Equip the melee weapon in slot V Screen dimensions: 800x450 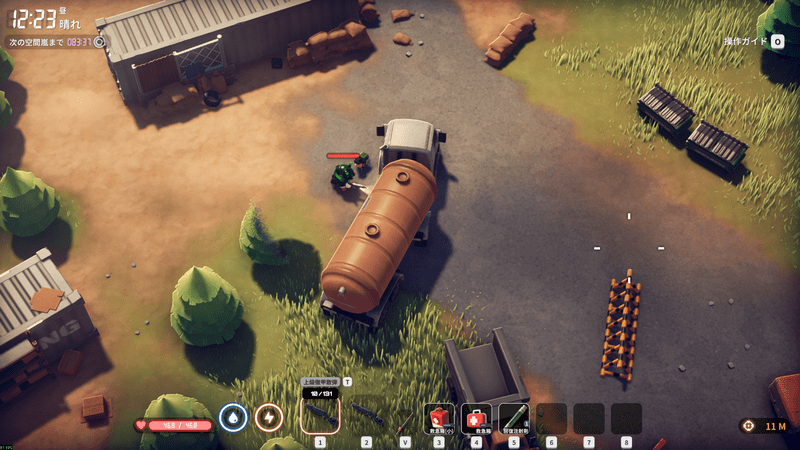[405, 416]
